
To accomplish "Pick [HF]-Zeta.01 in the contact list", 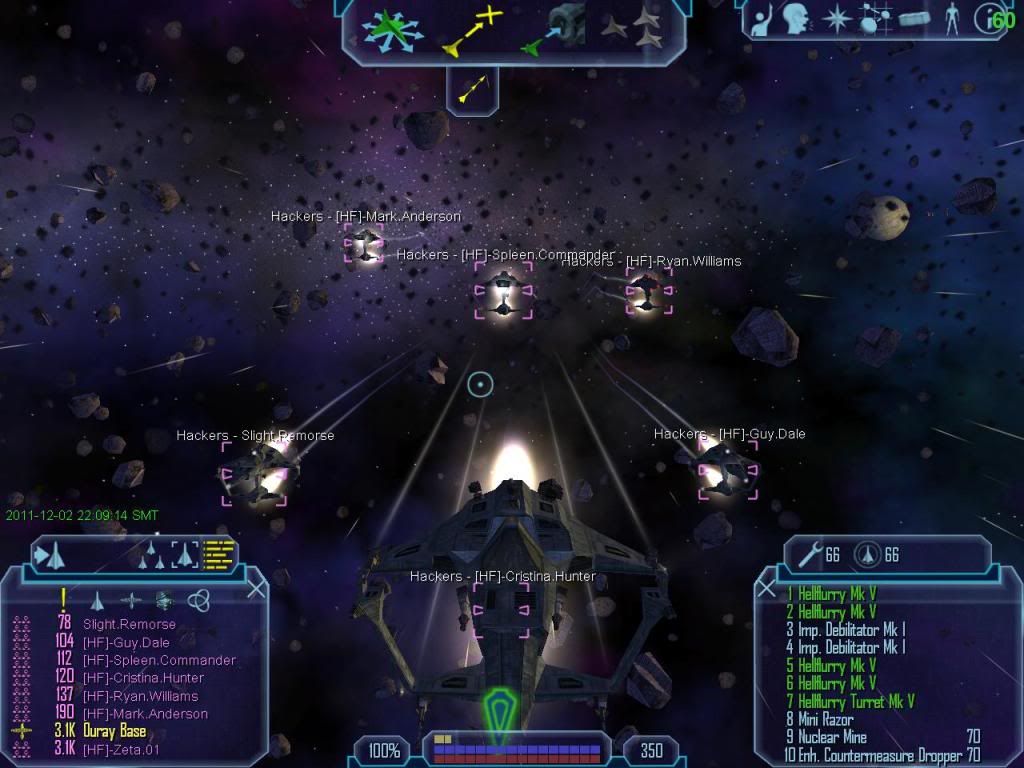I will 121,750.
